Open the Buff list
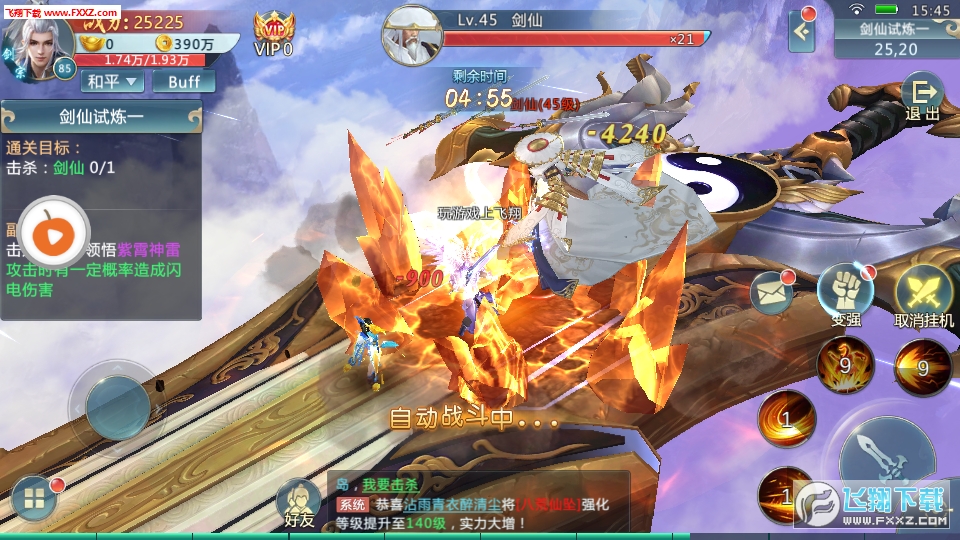This screenshot has height=540, width=960. click(184, 82)
